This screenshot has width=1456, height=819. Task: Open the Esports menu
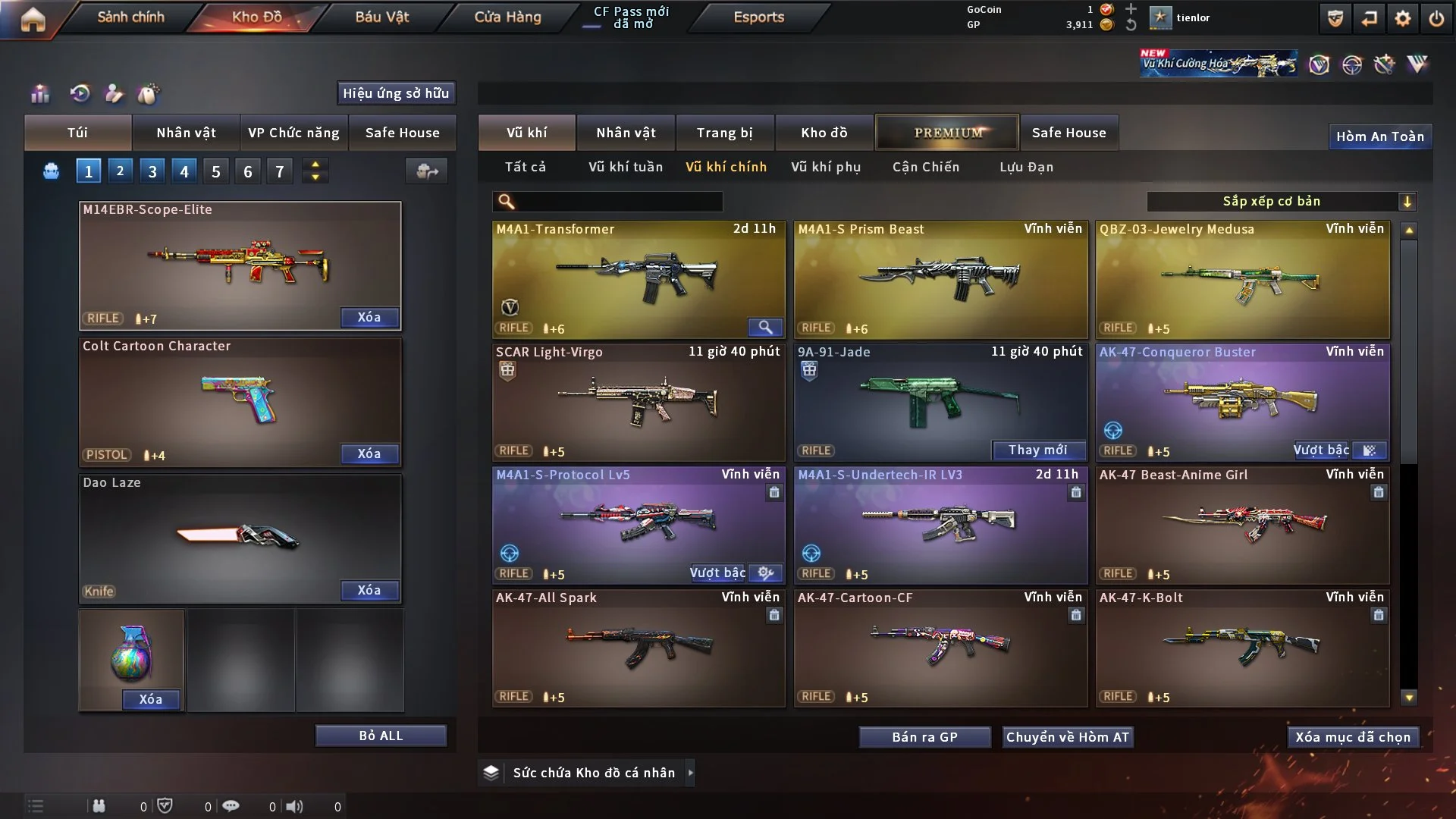758,17
